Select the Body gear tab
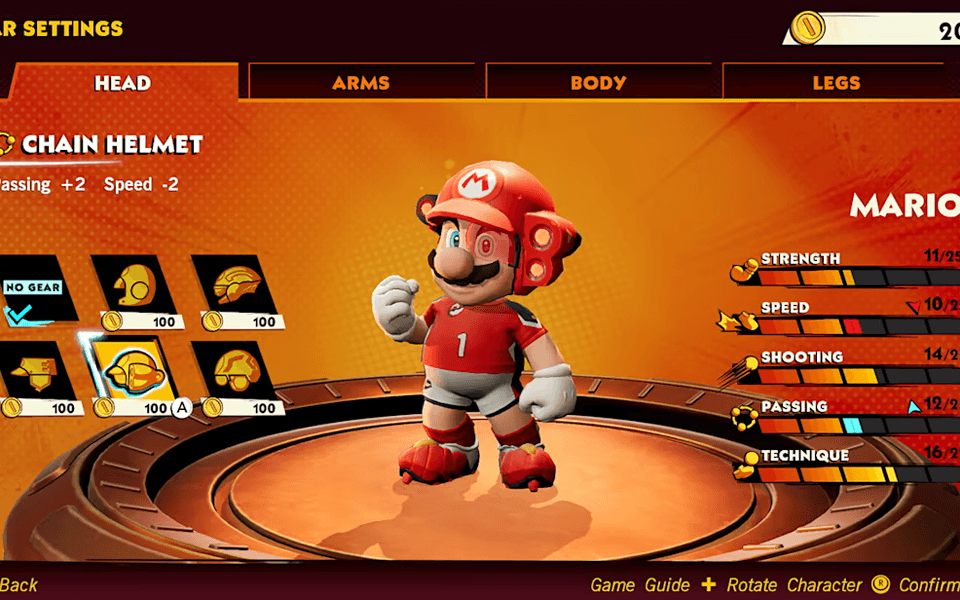The width and height of the screenshot is (960, 600). click(598, 83)
